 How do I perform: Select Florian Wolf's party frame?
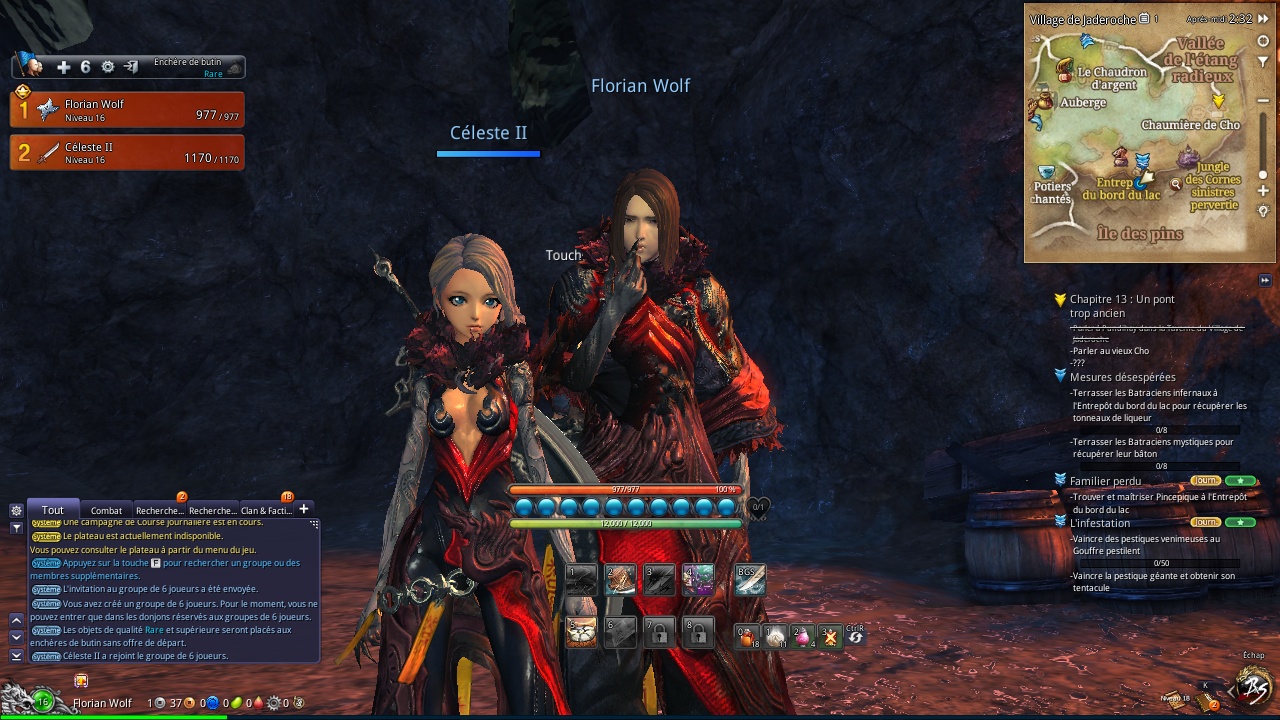[x=127, y=109]
